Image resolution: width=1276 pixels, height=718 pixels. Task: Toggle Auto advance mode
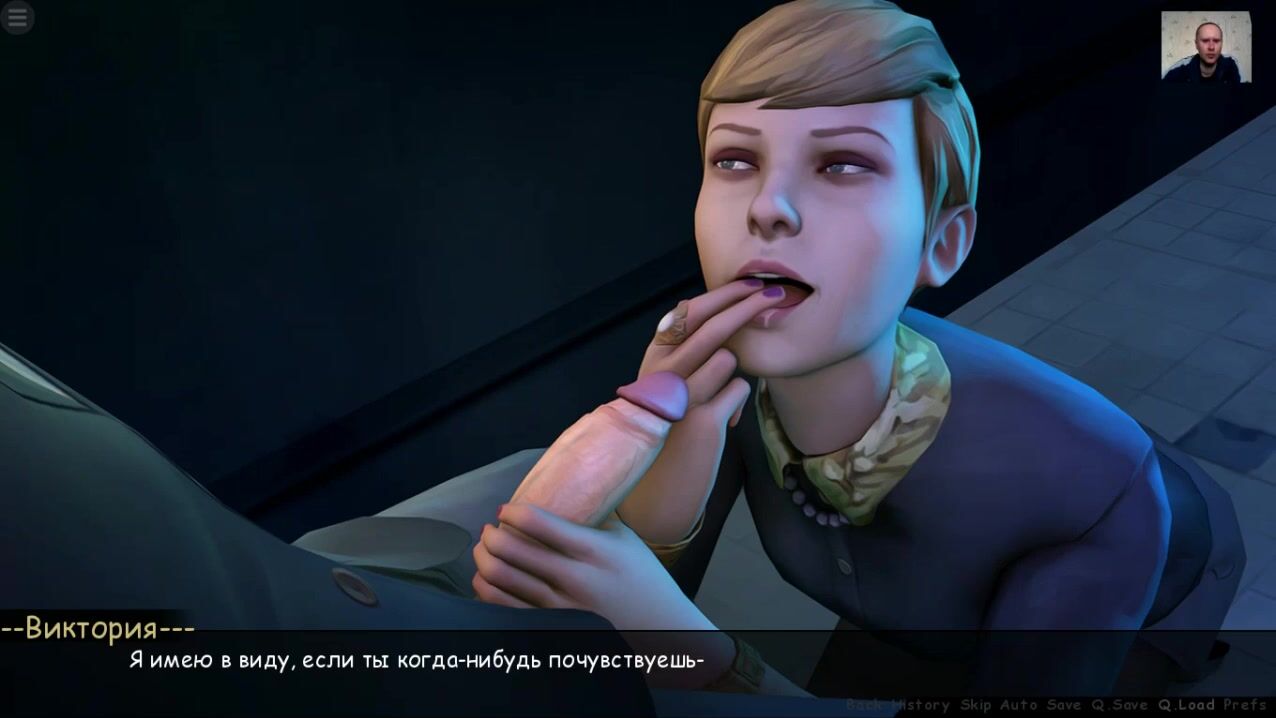coord(1019,705)
